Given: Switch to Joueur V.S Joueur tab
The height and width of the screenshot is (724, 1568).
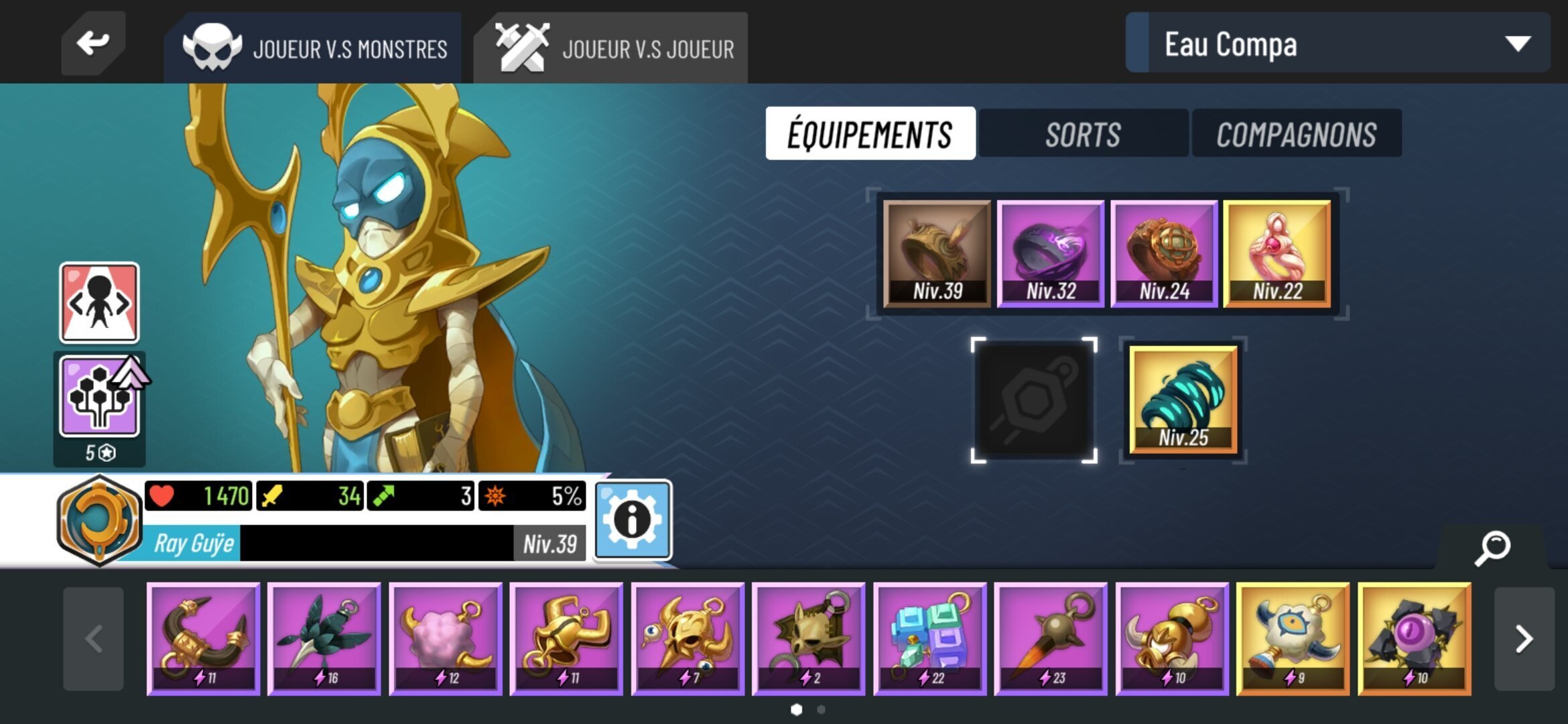Looking at the screenshot, I should pos(611,47).
